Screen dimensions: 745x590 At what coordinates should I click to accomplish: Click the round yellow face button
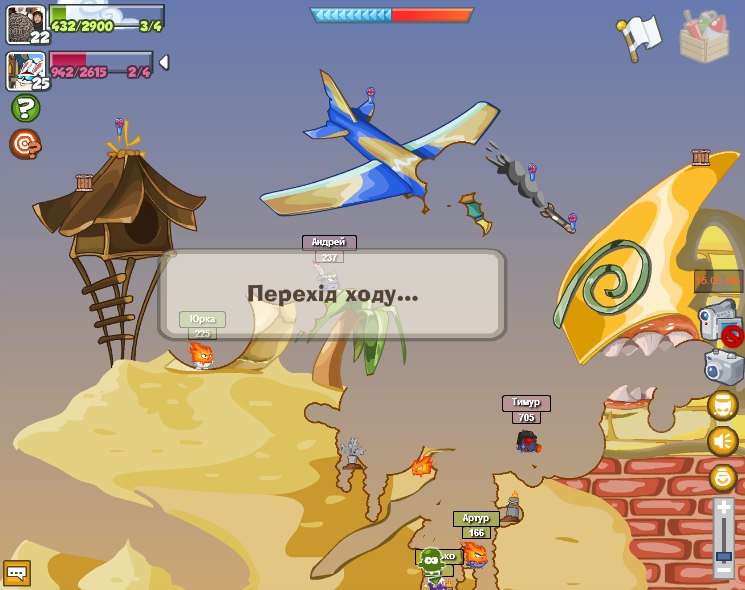point(723,477)
